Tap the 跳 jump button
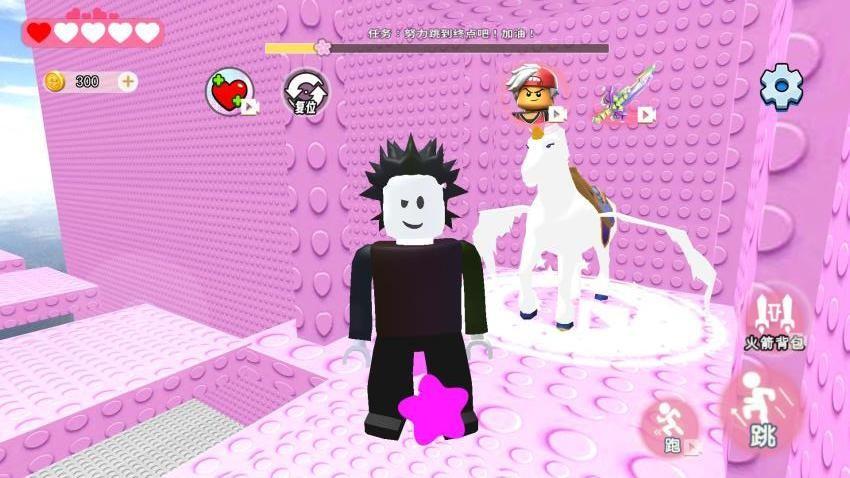The width and height of the screenshot is (850, 478). pyautogui.click(x=762, y=411)
